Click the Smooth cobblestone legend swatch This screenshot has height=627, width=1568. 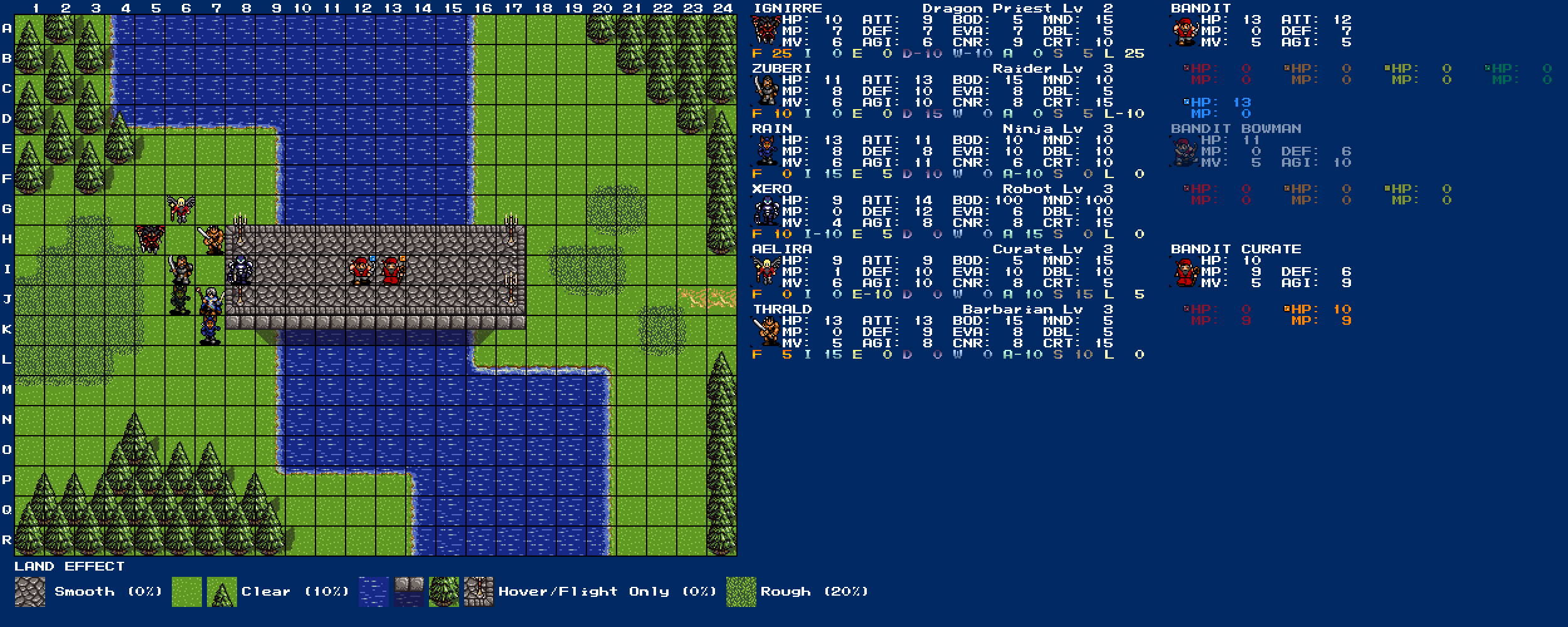[30, 592]
